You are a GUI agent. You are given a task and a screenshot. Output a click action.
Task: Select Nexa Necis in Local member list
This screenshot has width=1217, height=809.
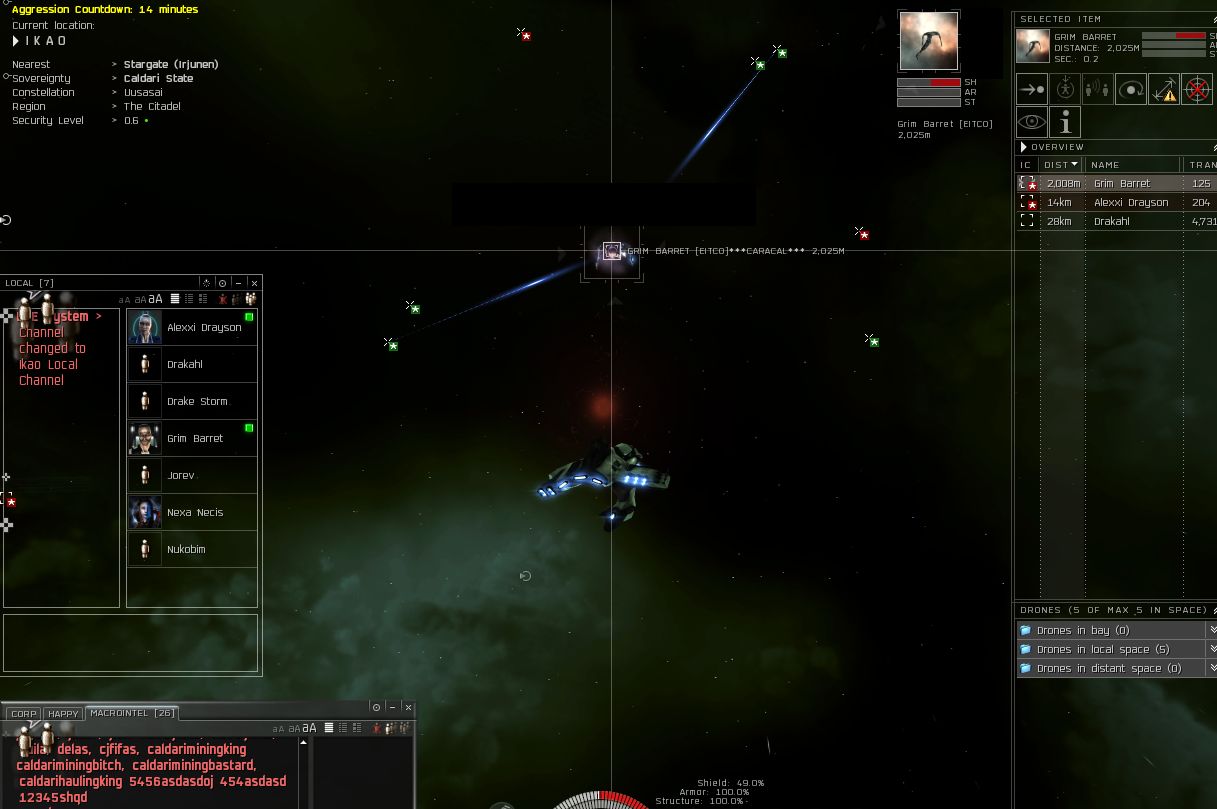195,513
